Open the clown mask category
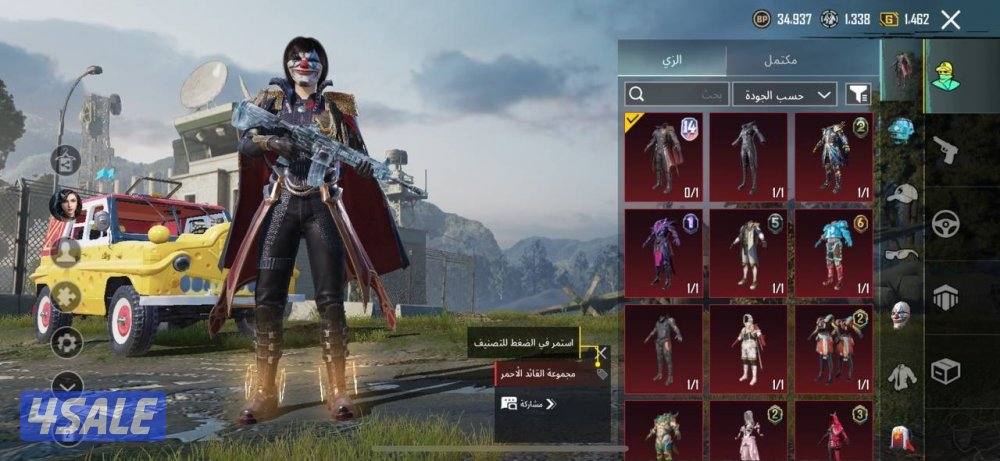 coord(902,315)
